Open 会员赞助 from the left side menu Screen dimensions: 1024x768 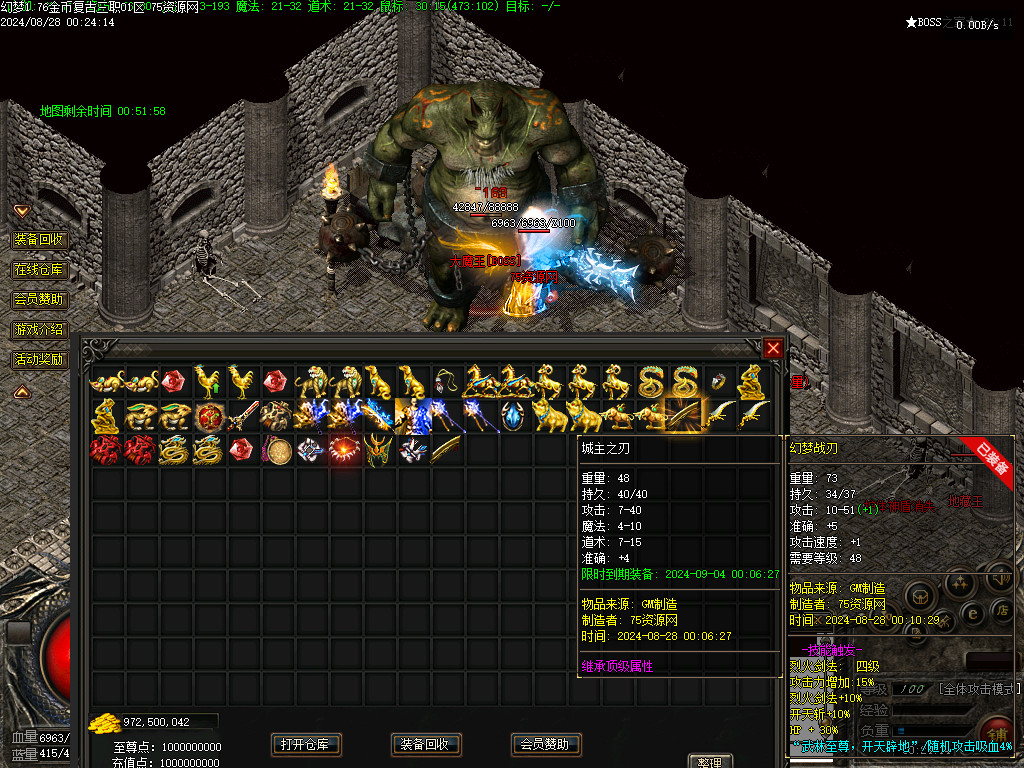(39, 299)
